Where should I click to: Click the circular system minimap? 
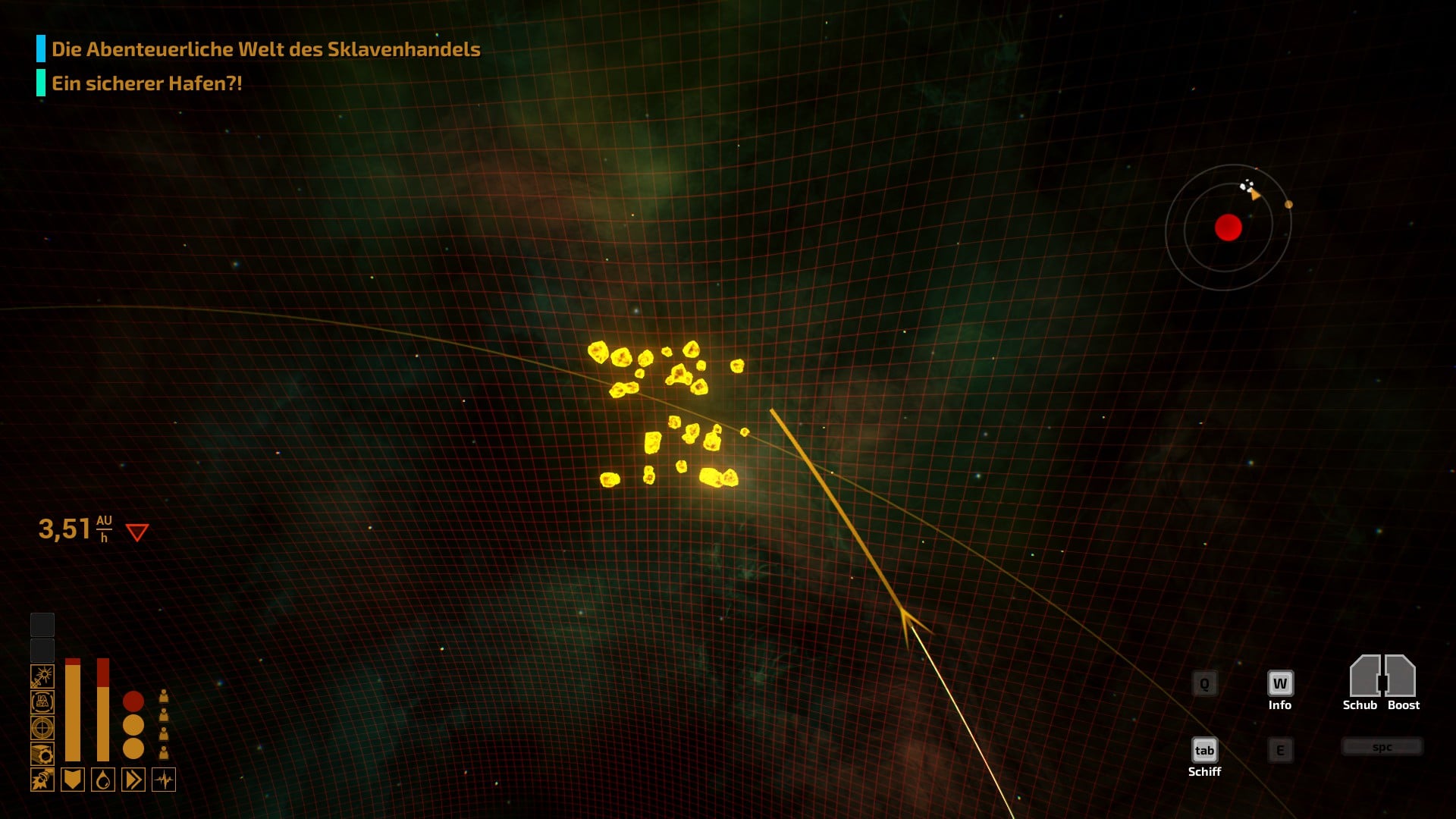click(1228, 227)
